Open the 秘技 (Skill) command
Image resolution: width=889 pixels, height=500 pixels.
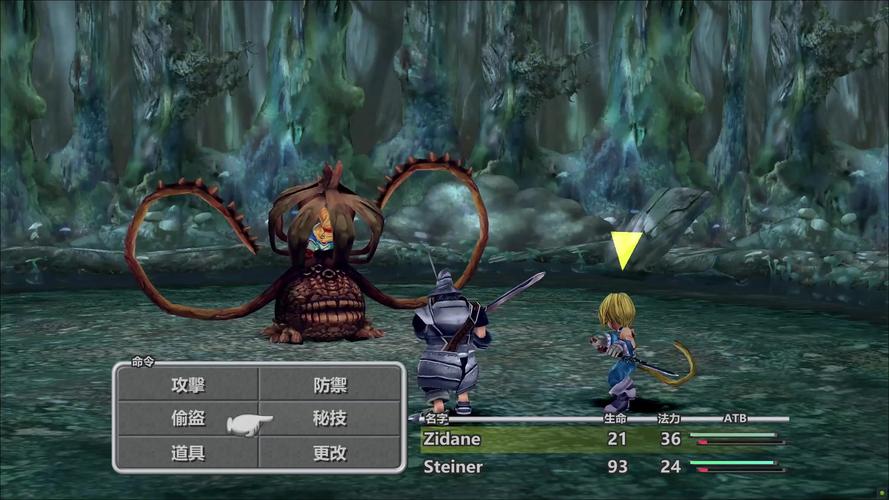click(x=330, y=419)
